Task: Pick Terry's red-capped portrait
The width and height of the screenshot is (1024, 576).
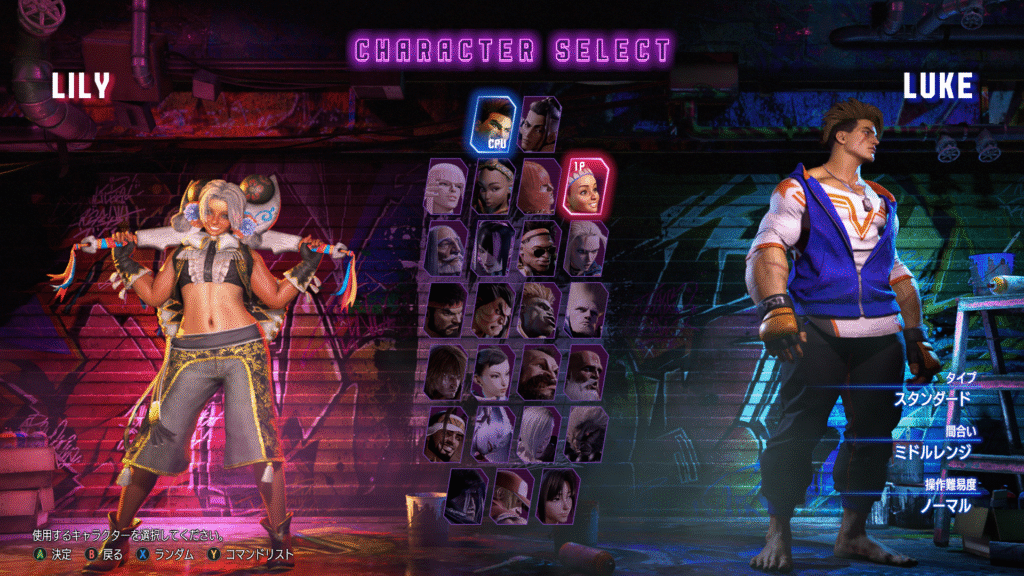Action: click(512, 496)
